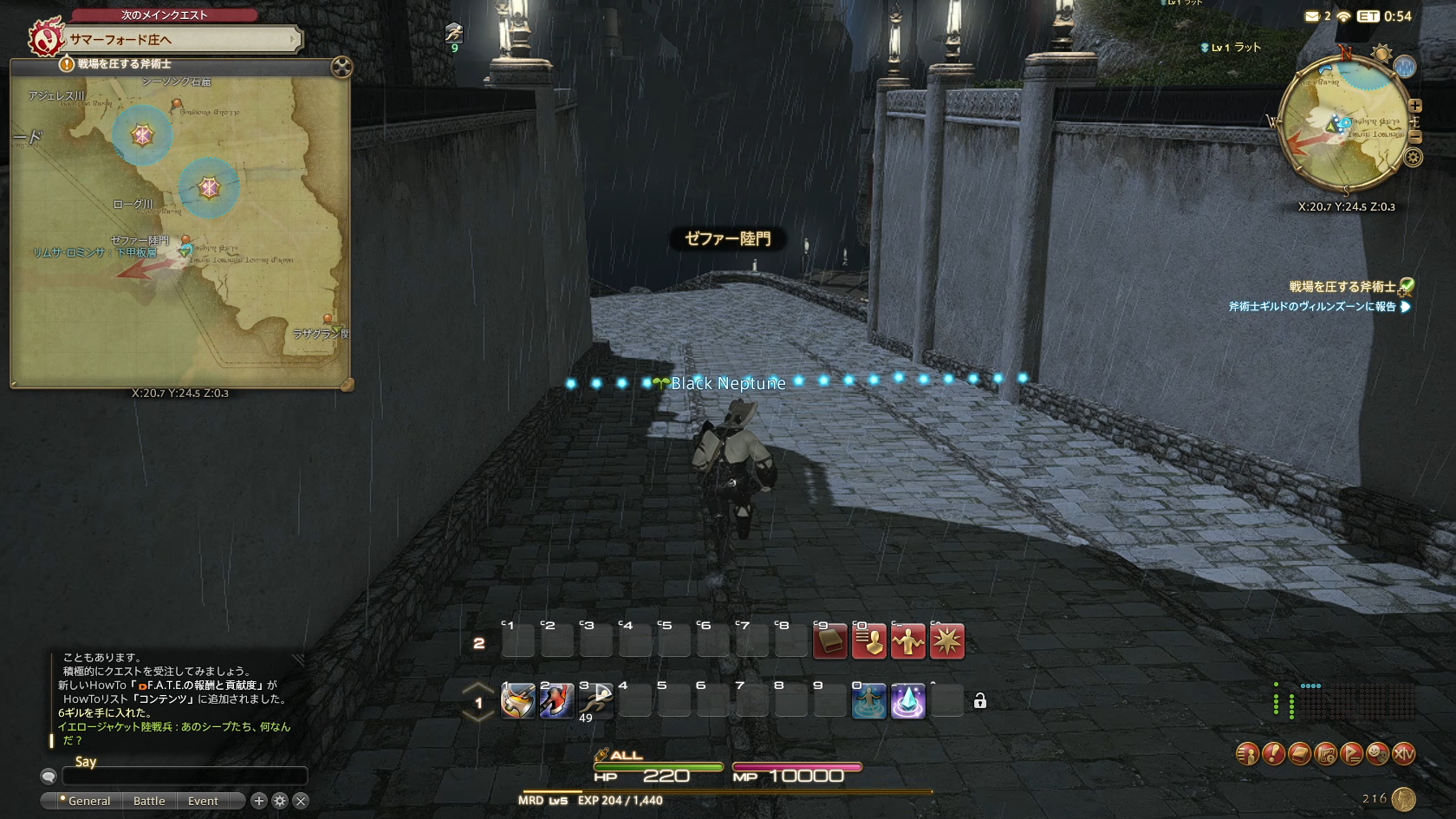Open the character menu icon in the main menu row
Image resolution: width=1456 pixels, height=819 pixels.
(x=1247, y=754)
